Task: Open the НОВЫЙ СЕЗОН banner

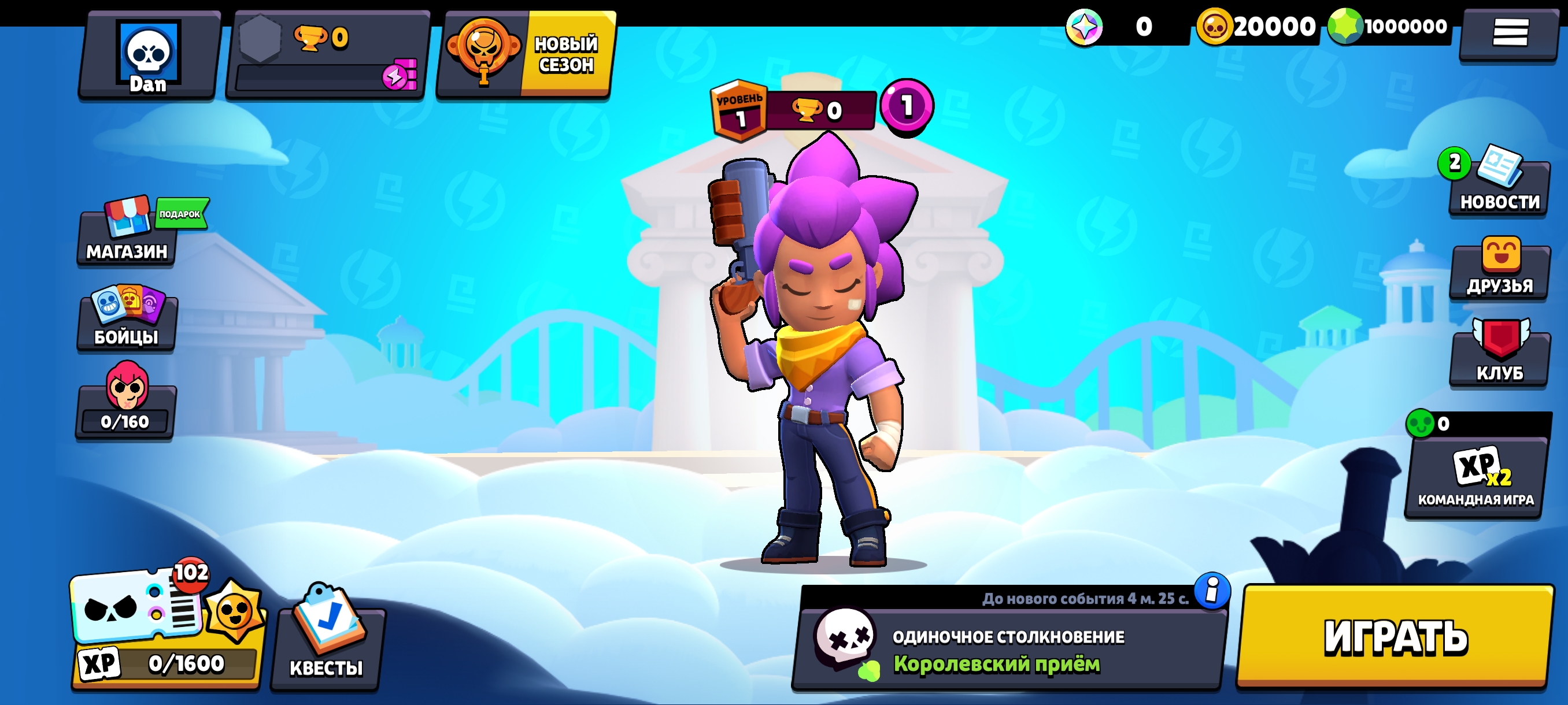Action: (526, 54)
